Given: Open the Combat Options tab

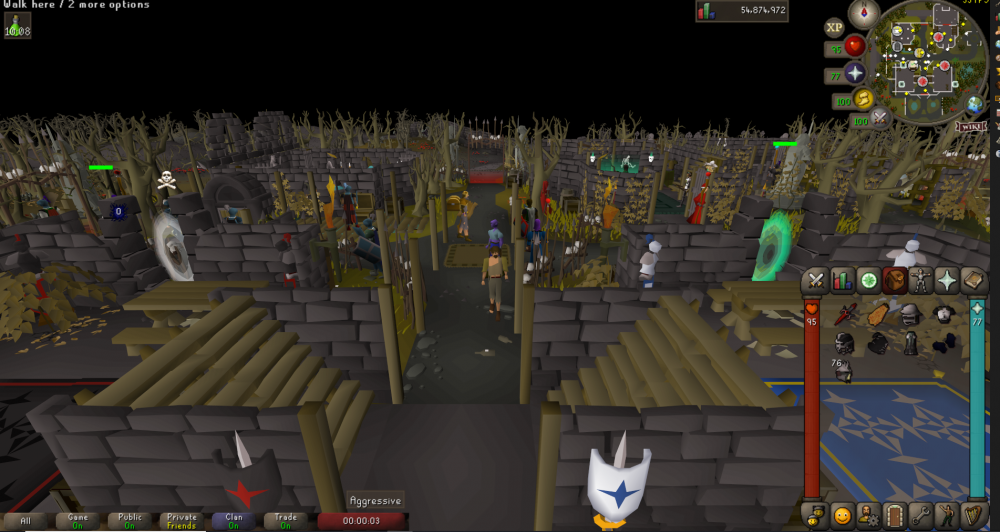Looking at the screenshot, I should [817, 281].
